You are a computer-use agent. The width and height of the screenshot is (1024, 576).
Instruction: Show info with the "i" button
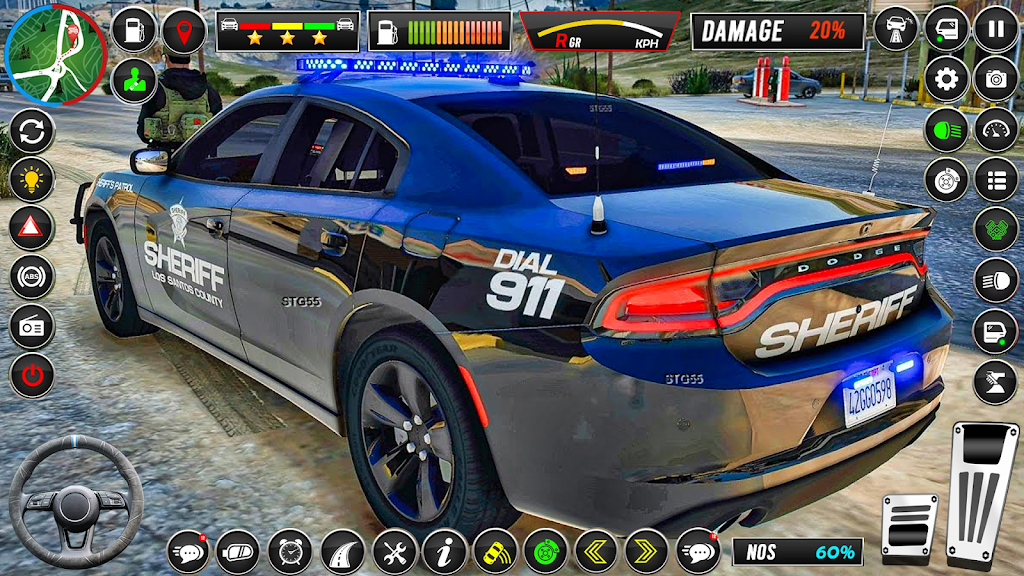click(x=445, y=551)
